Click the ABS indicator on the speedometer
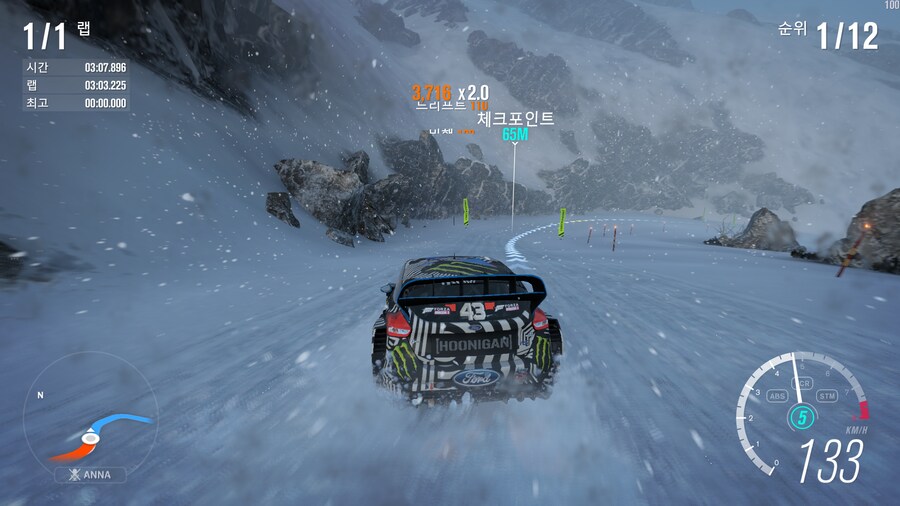Screen dimensions: 900x506 777,395
